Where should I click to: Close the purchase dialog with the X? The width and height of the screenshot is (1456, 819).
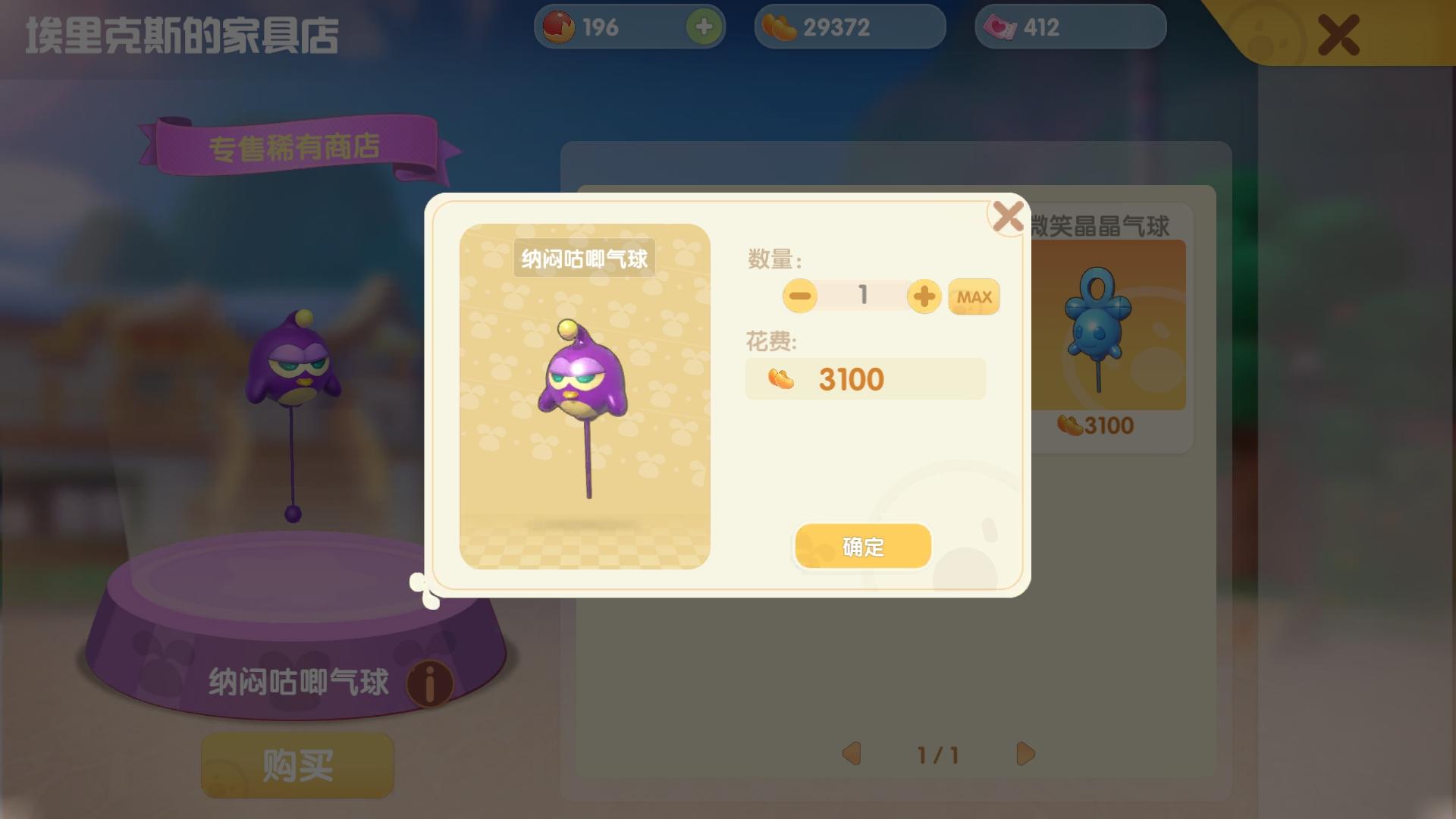[x=1006, y=217]
